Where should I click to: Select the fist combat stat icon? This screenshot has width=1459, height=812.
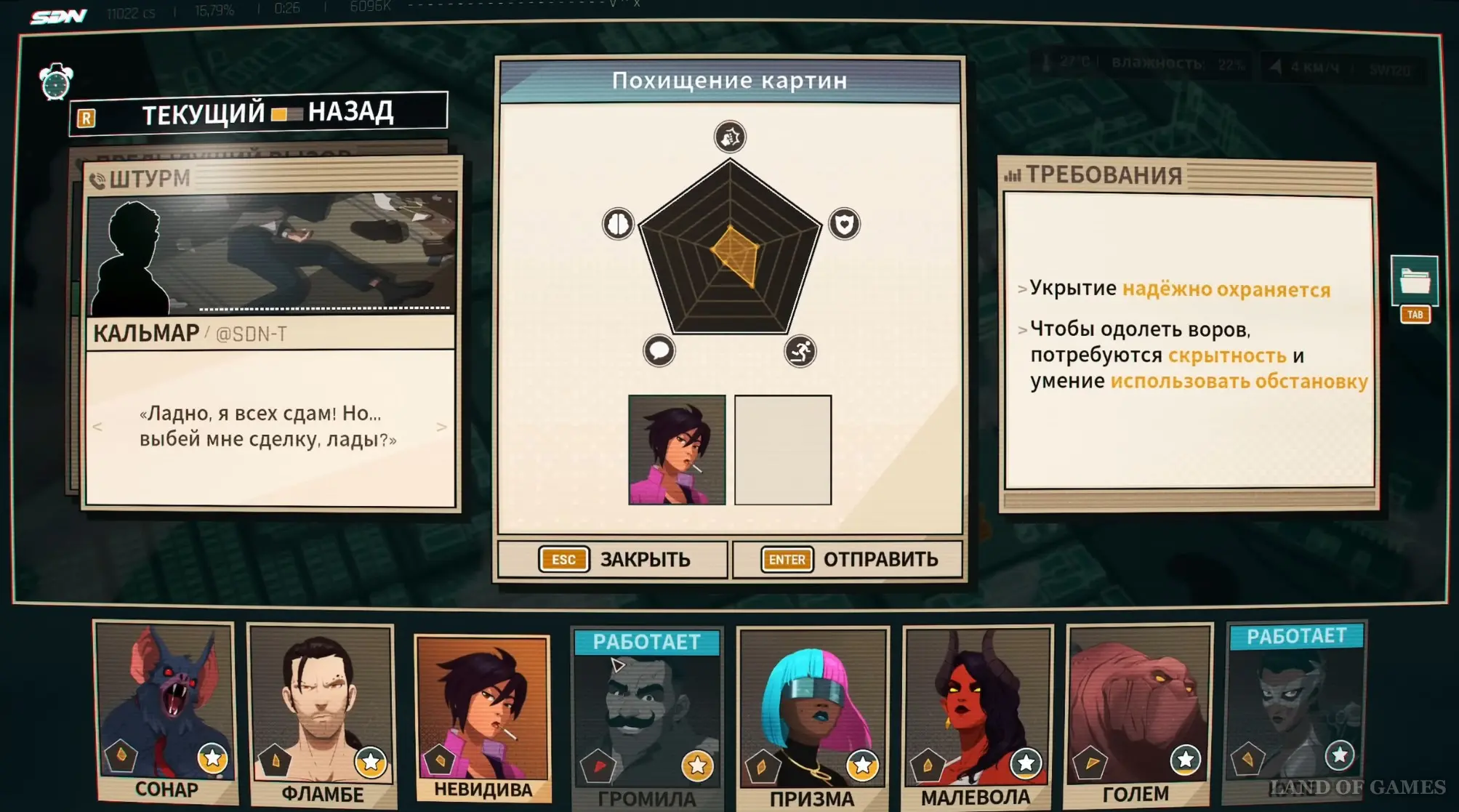[729, 137]
